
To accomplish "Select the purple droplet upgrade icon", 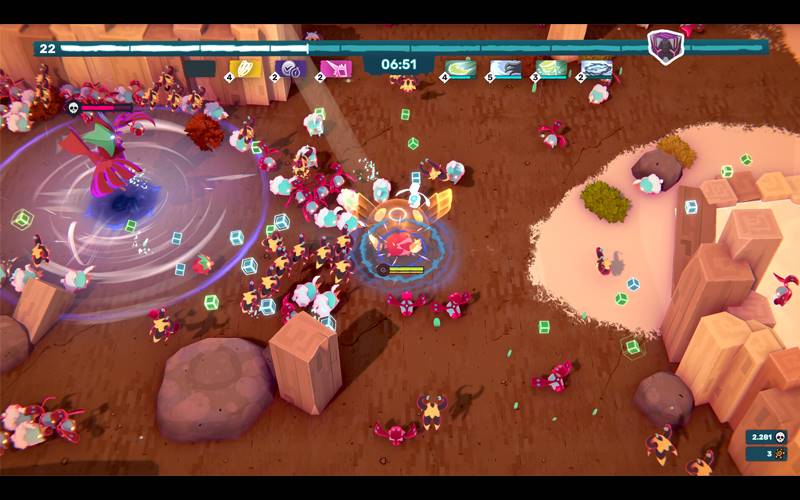I will [293, 69].
